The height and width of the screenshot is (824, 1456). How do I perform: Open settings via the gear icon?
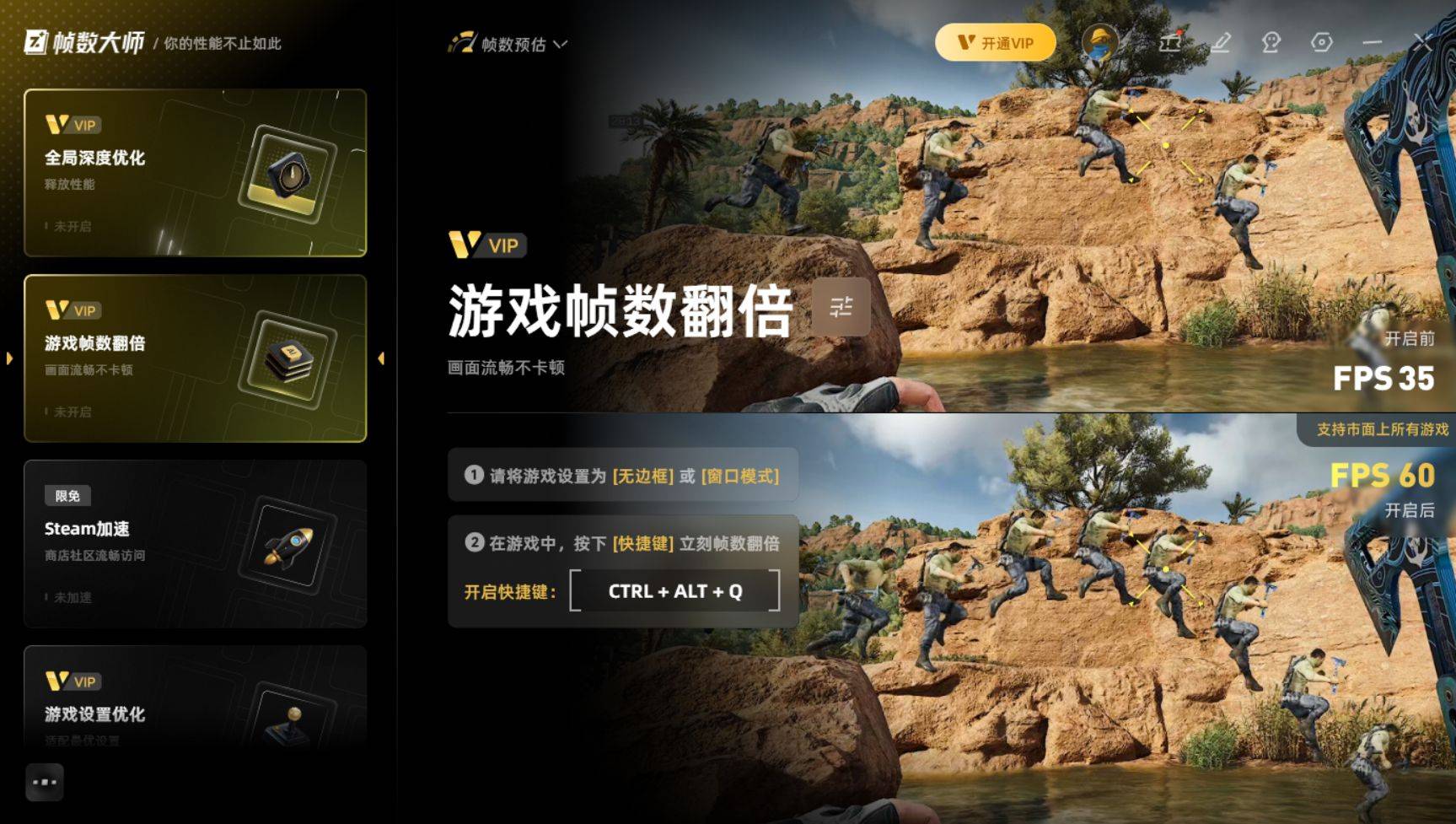pos(1321,42)
